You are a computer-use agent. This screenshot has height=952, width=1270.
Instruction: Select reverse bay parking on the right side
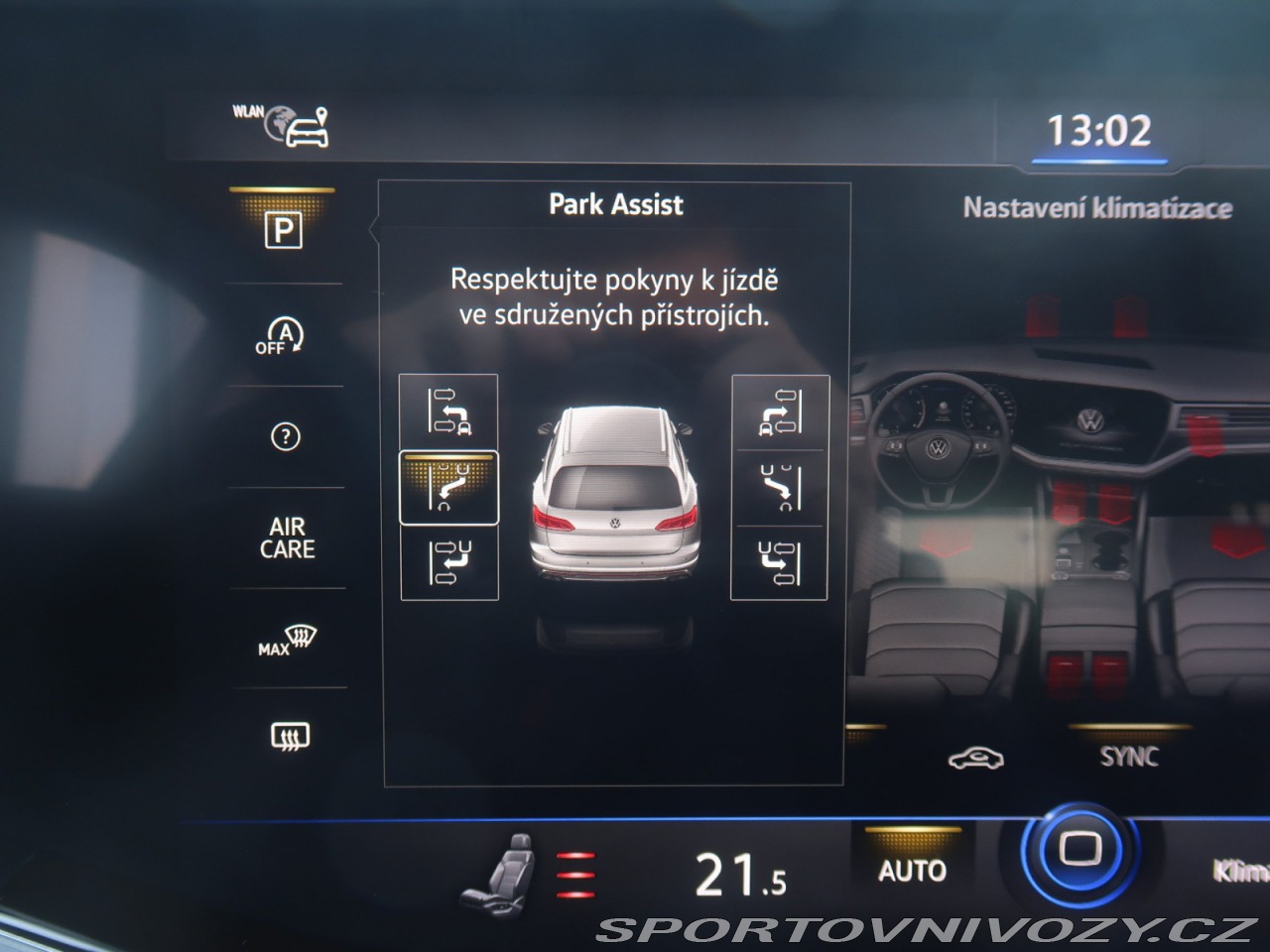780,562
